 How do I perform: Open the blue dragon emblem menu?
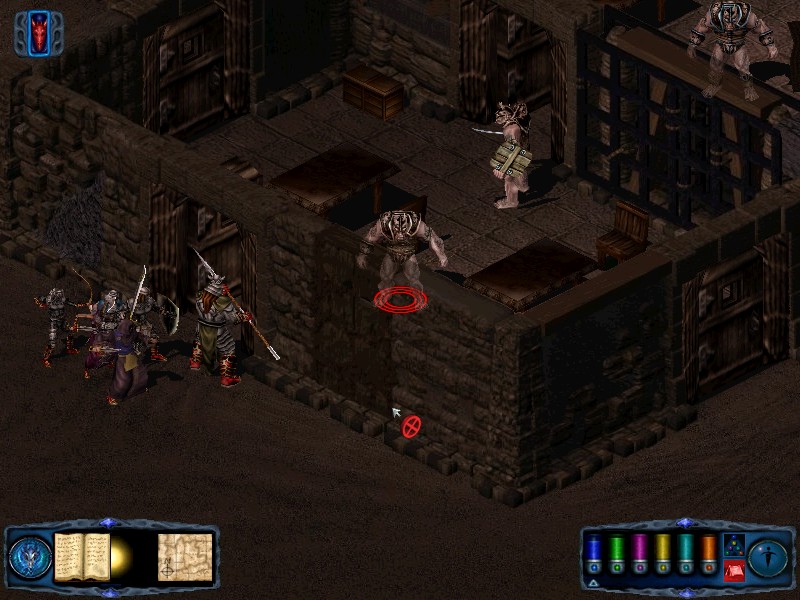(30, 558)
